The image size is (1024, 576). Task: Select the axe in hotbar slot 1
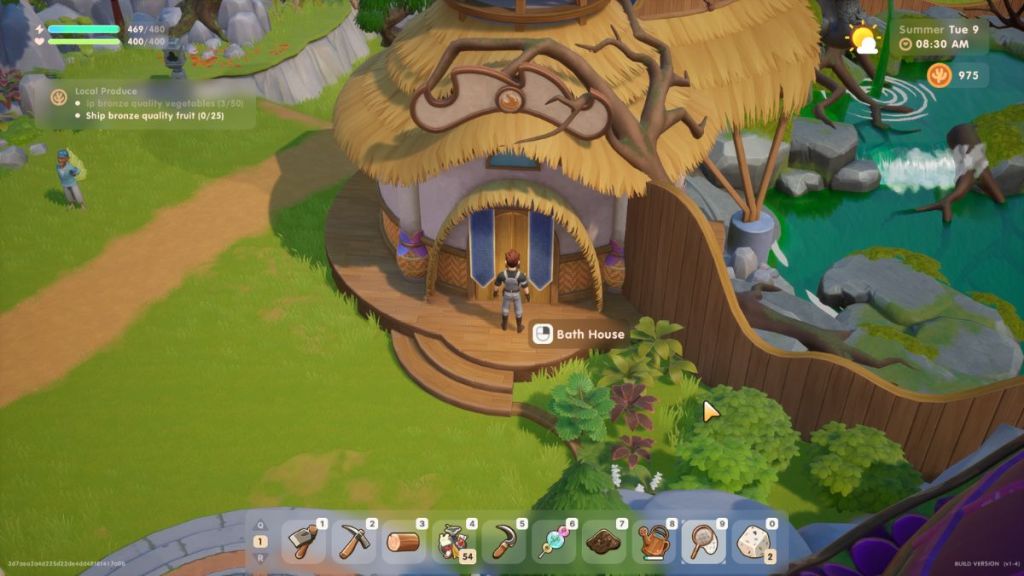[x=303, y=542]
